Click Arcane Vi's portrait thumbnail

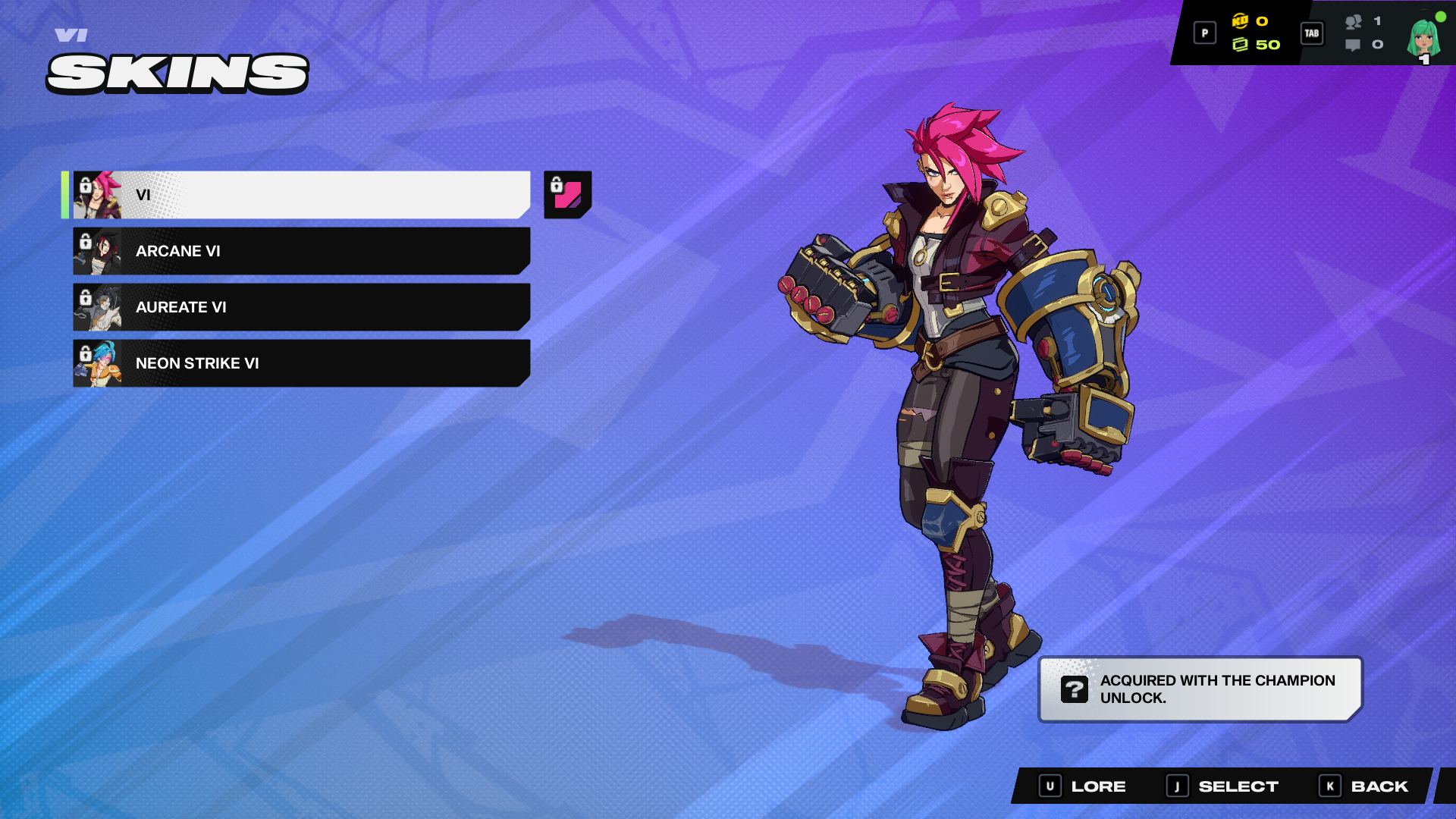[99, 250]
